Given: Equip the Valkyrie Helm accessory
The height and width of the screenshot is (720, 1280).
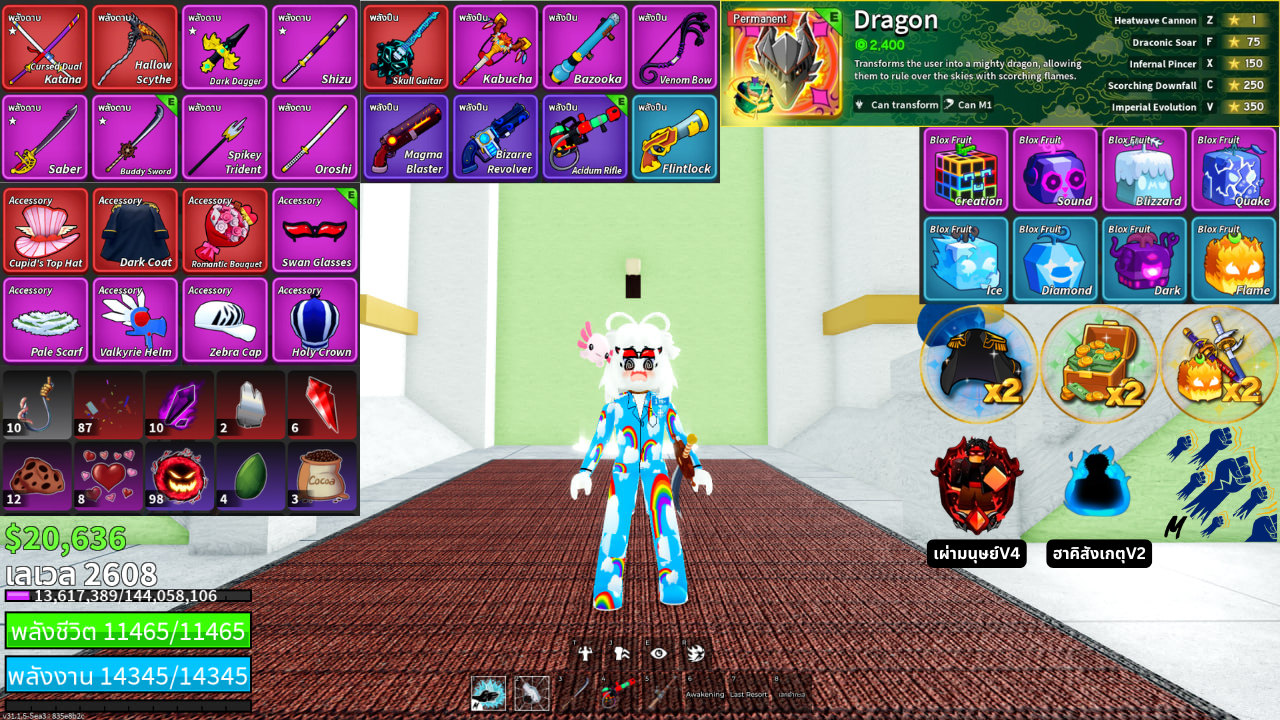Looking at the screenshot, I should pos(134,320).
